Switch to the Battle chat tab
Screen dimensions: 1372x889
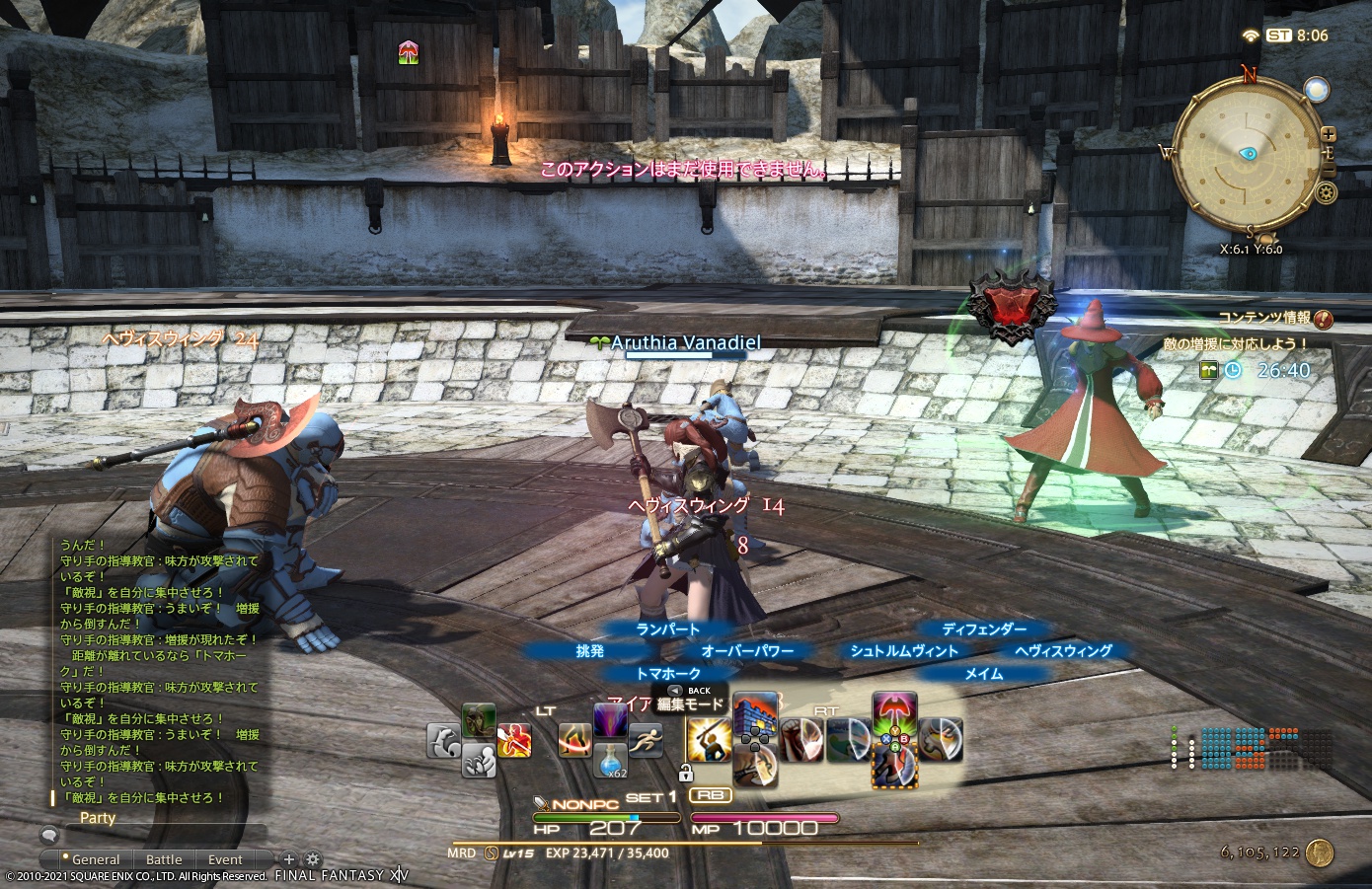coord(164,859)
